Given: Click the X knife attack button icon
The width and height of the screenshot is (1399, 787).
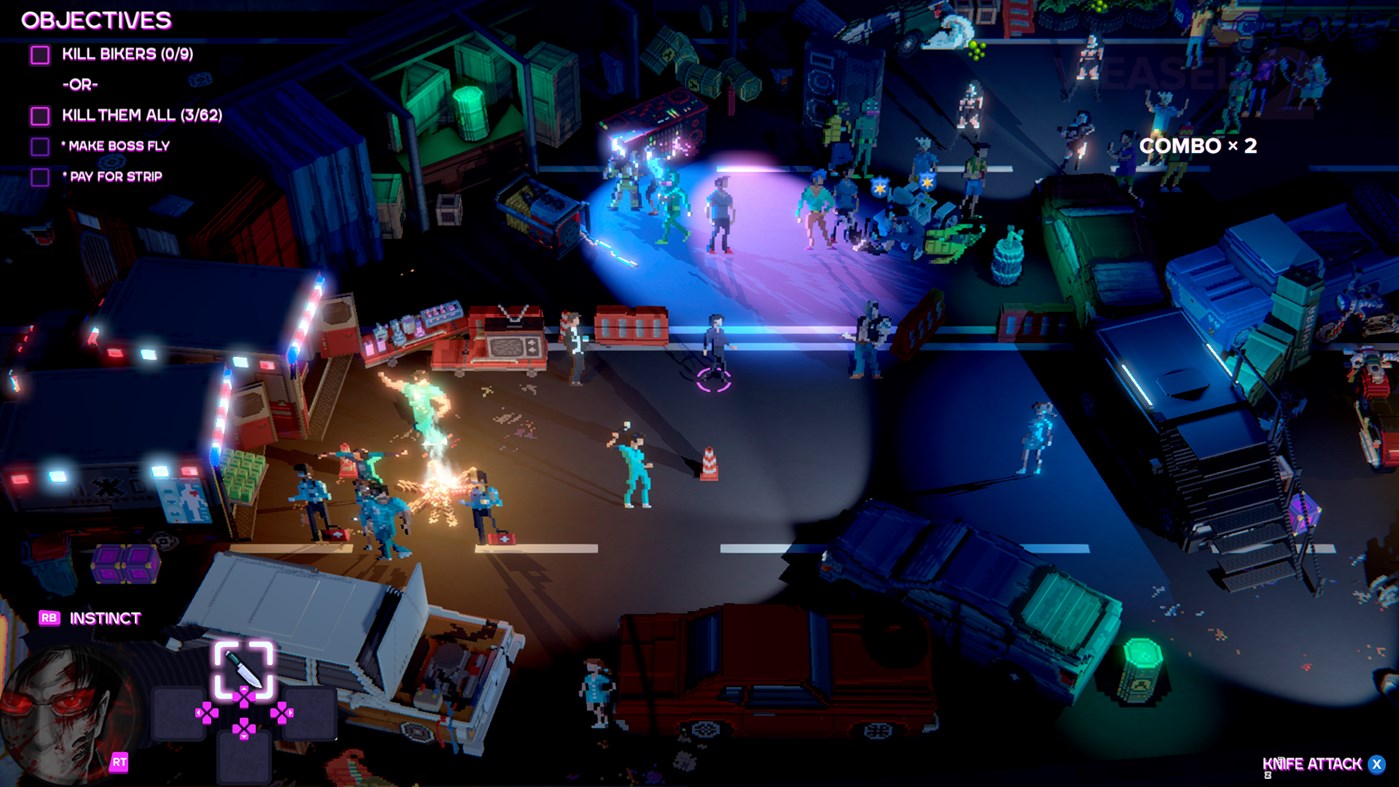Looking at the screenshot, I should coord(1378,763).
